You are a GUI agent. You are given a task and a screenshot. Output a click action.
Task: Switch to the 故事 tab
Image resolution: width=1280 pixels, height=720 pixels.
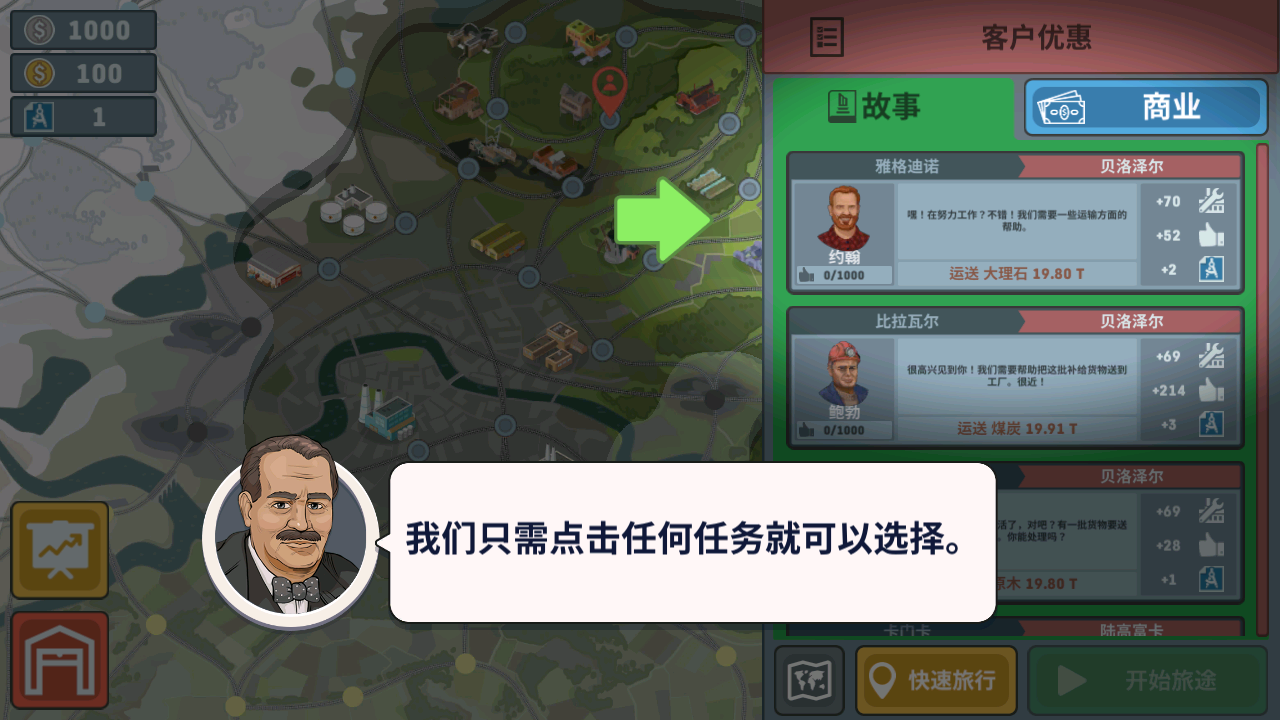click(897, 107)
